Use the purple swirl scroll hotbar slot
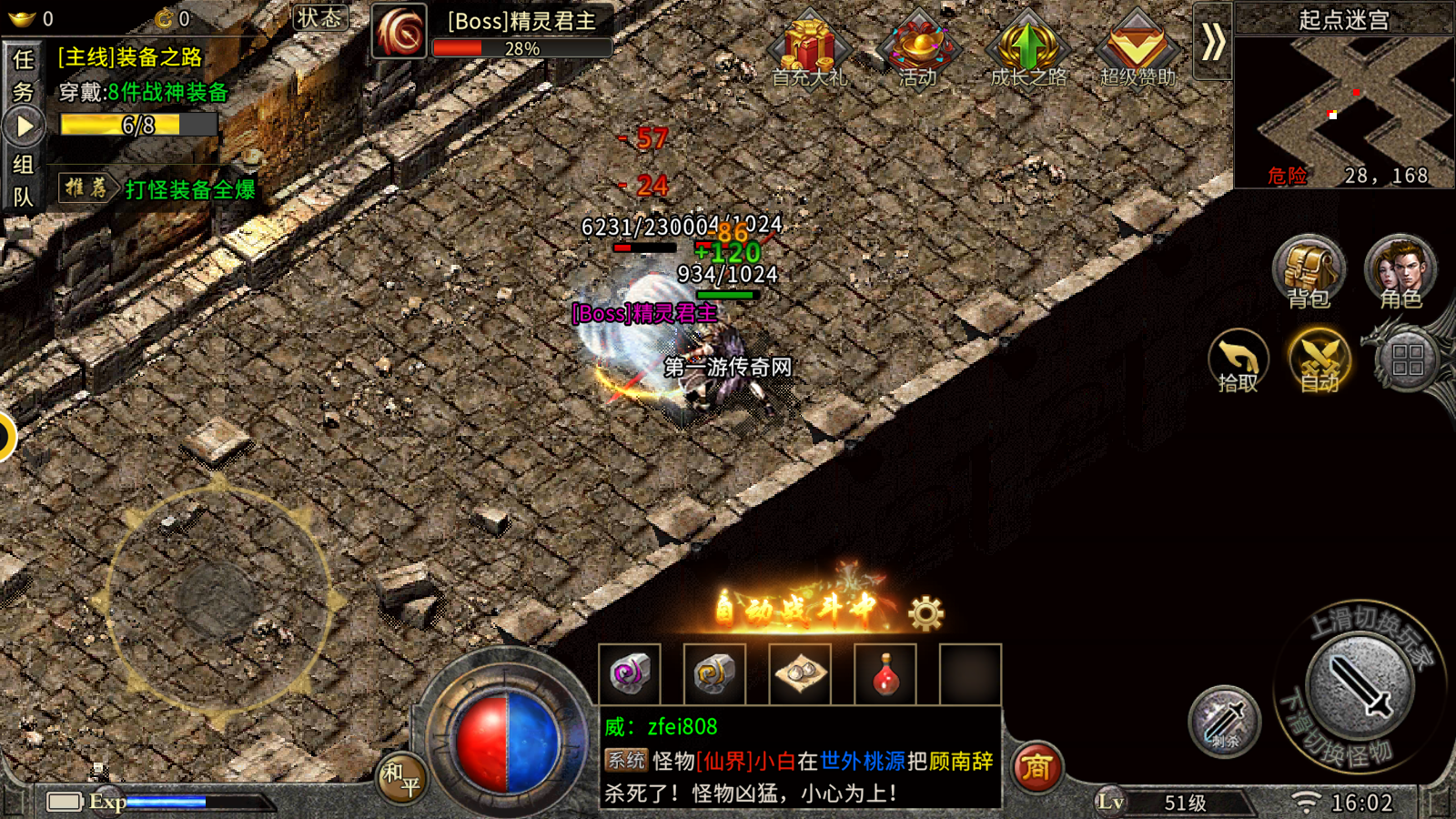 pyautogui.click(x=629, y=675)
